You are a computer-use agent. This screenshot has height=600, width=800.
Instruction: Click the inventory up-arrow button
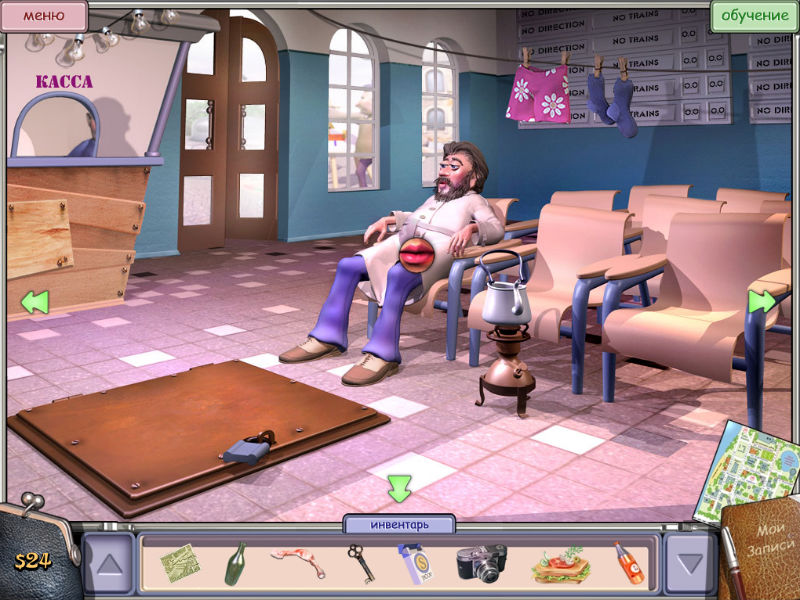[x=108, y=562]
